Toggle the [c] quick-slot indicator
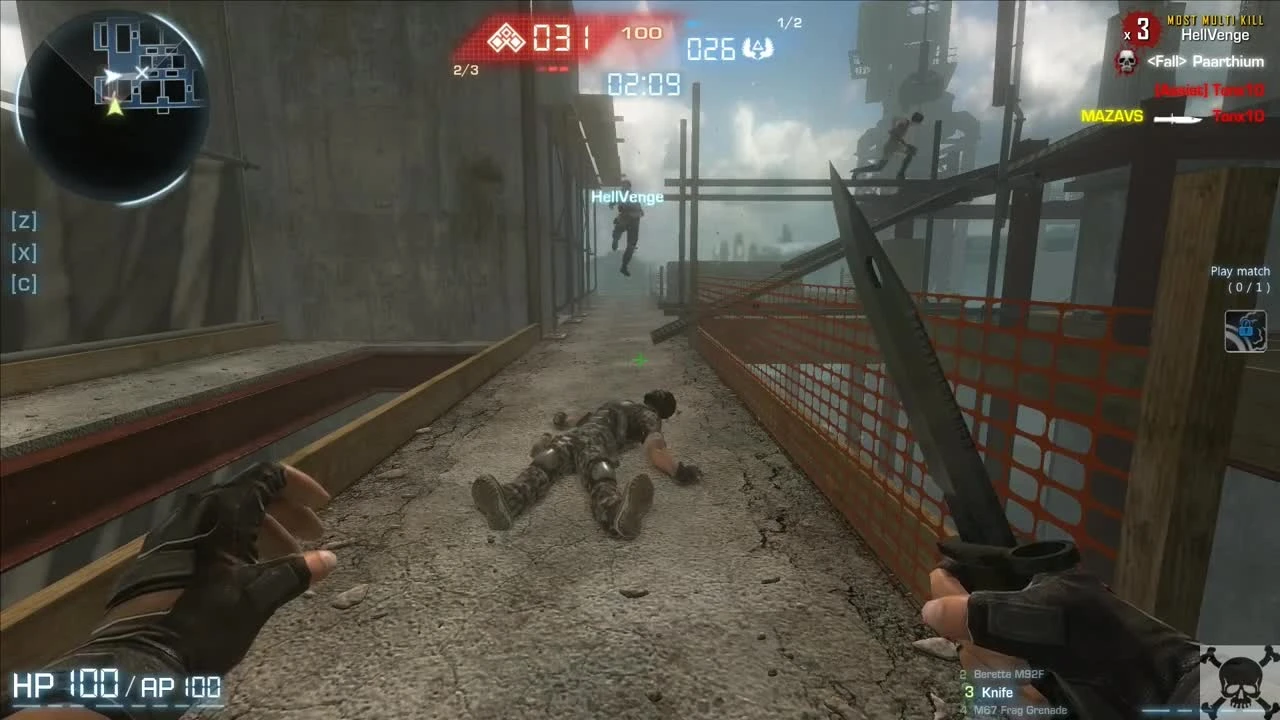Screen dimensions: 1280x720 coord(24,283)
